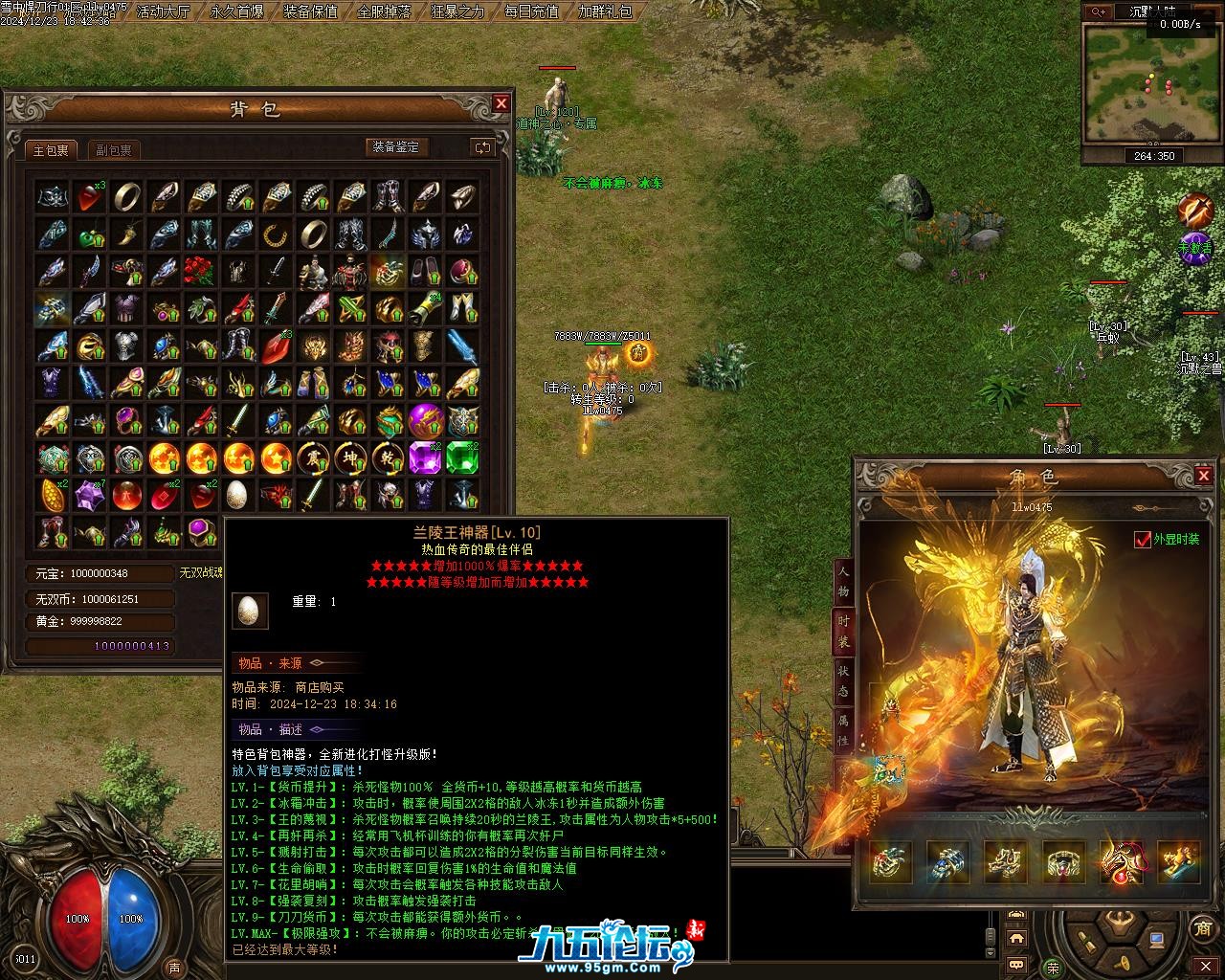Image resolution: width=1225 pixels, height=980 pixels.
Task: Close the 背包 inventory window
Action: 501,103
